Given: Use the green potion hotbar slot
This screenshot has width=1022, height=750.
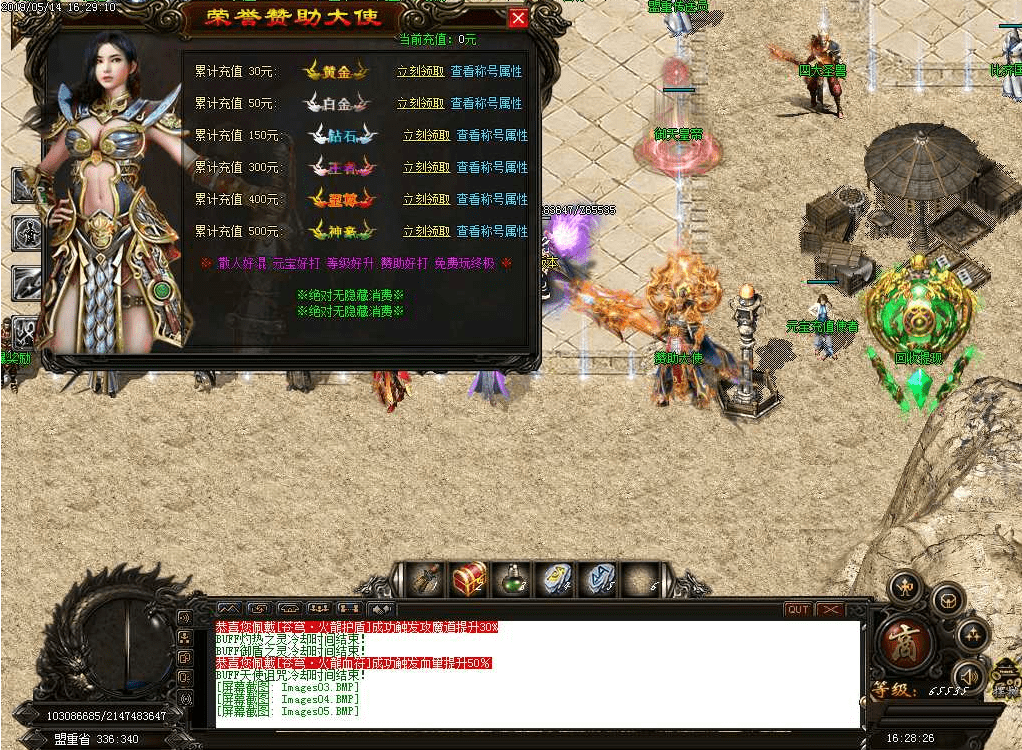Looking at the screenshot, I should coord(512,578).
